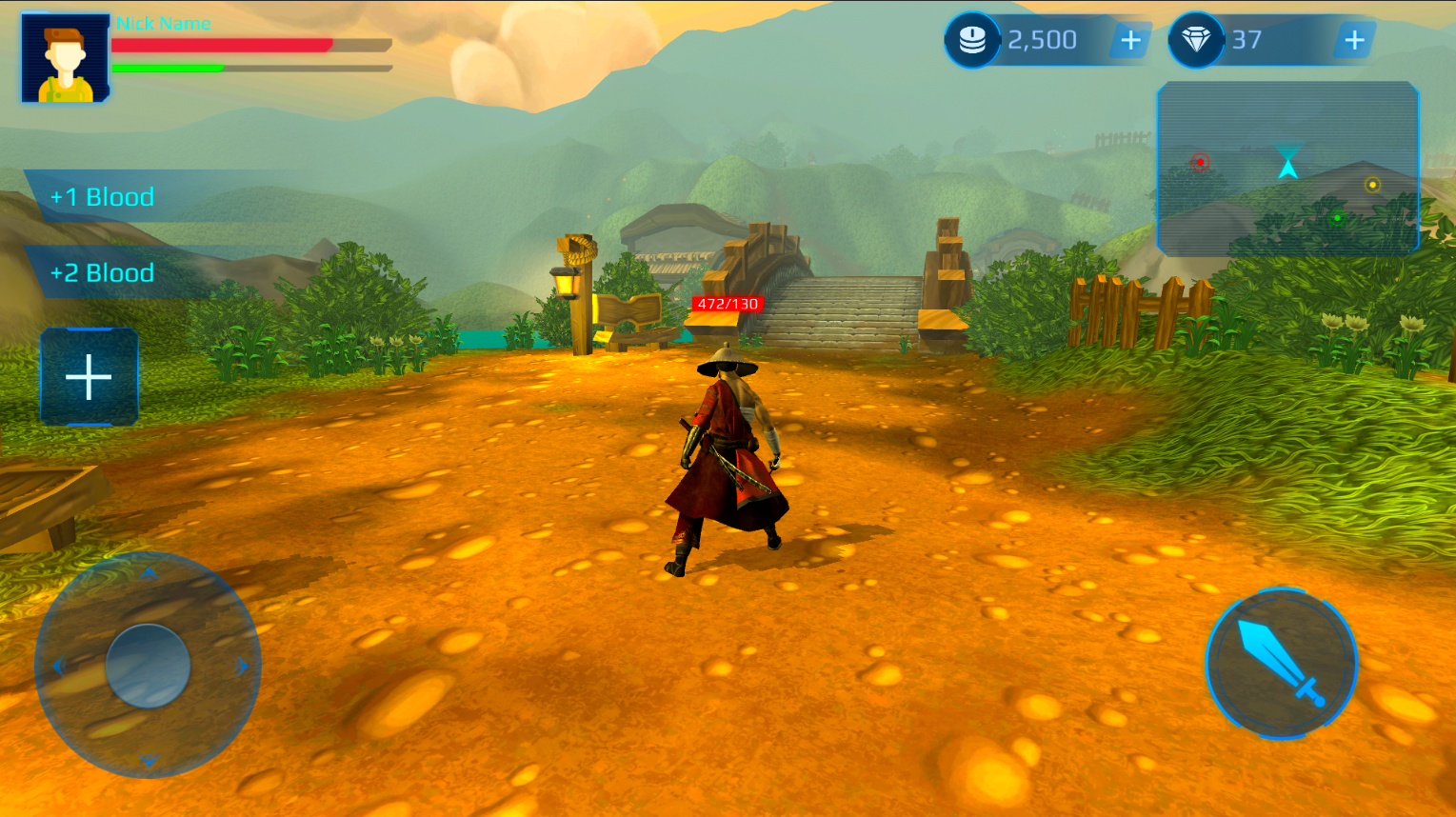Open the player avatar portrait
The width and height of the screenshot is (1456, 817).
65,58
